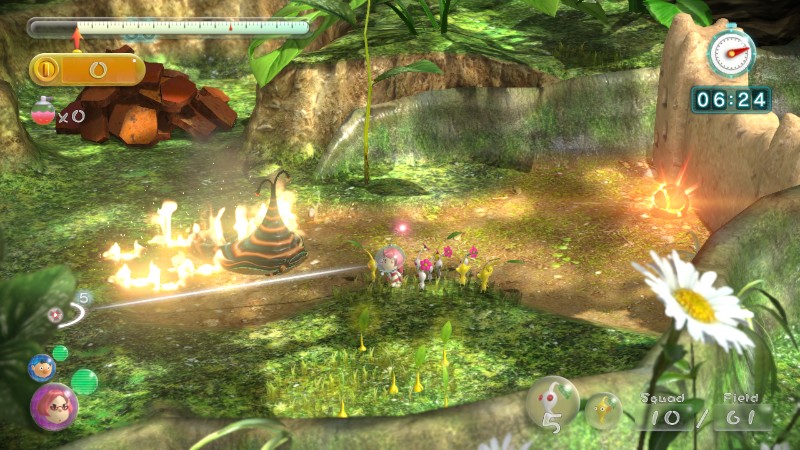Select the white Pikmin type bubble
This screenshot has height=450, width=800.
coord(552,403)
